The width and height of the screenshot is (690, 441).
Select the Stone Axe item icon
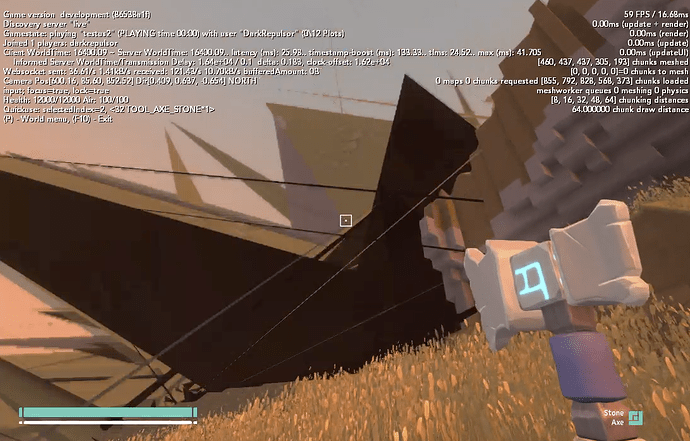point(636,418)
